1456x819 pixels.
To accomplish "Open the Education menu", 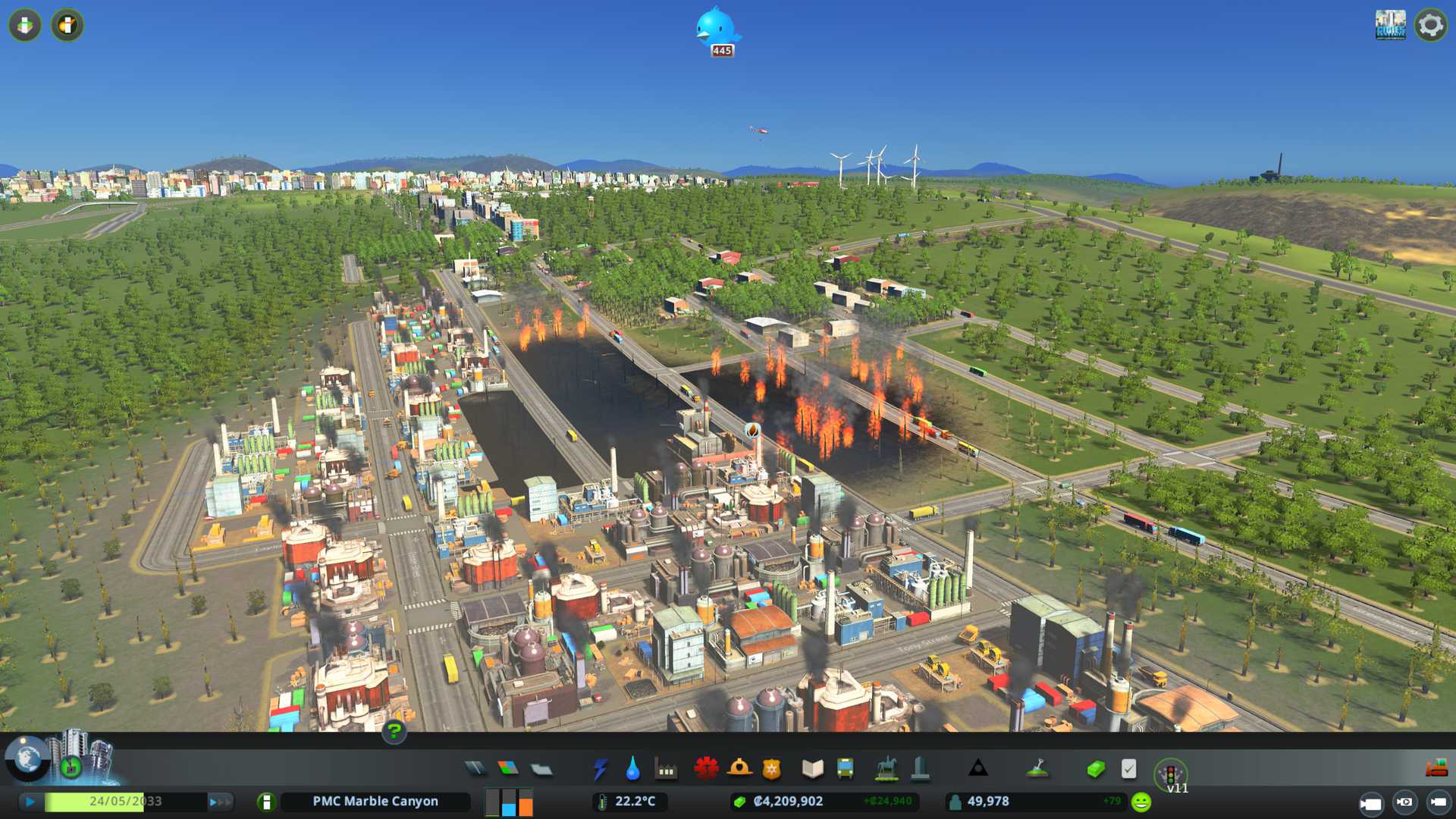I will pyautogui.click(x=812, y=769).
